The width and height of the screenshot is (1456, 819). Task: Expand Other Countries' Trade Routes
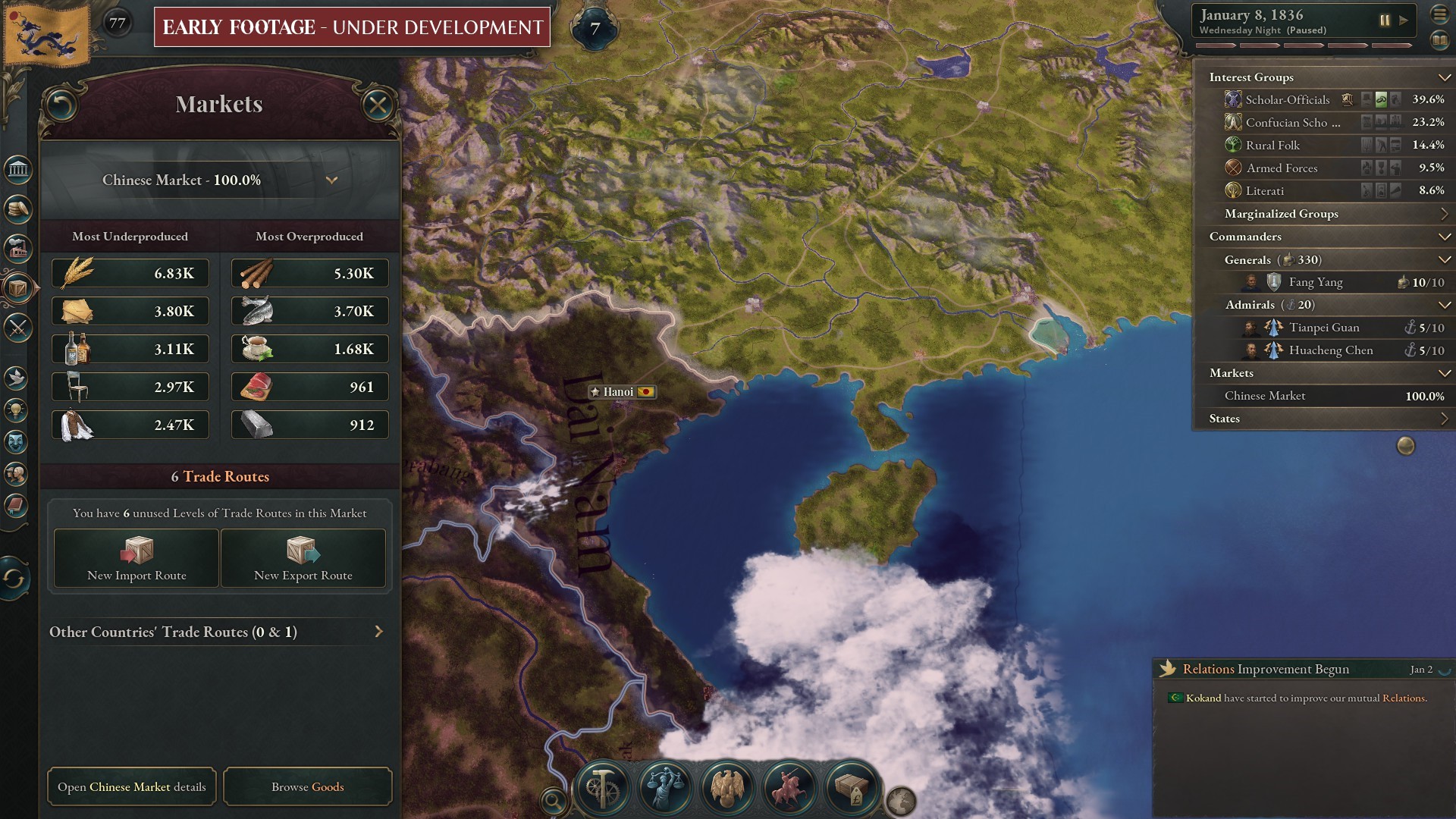click(378, 631)
